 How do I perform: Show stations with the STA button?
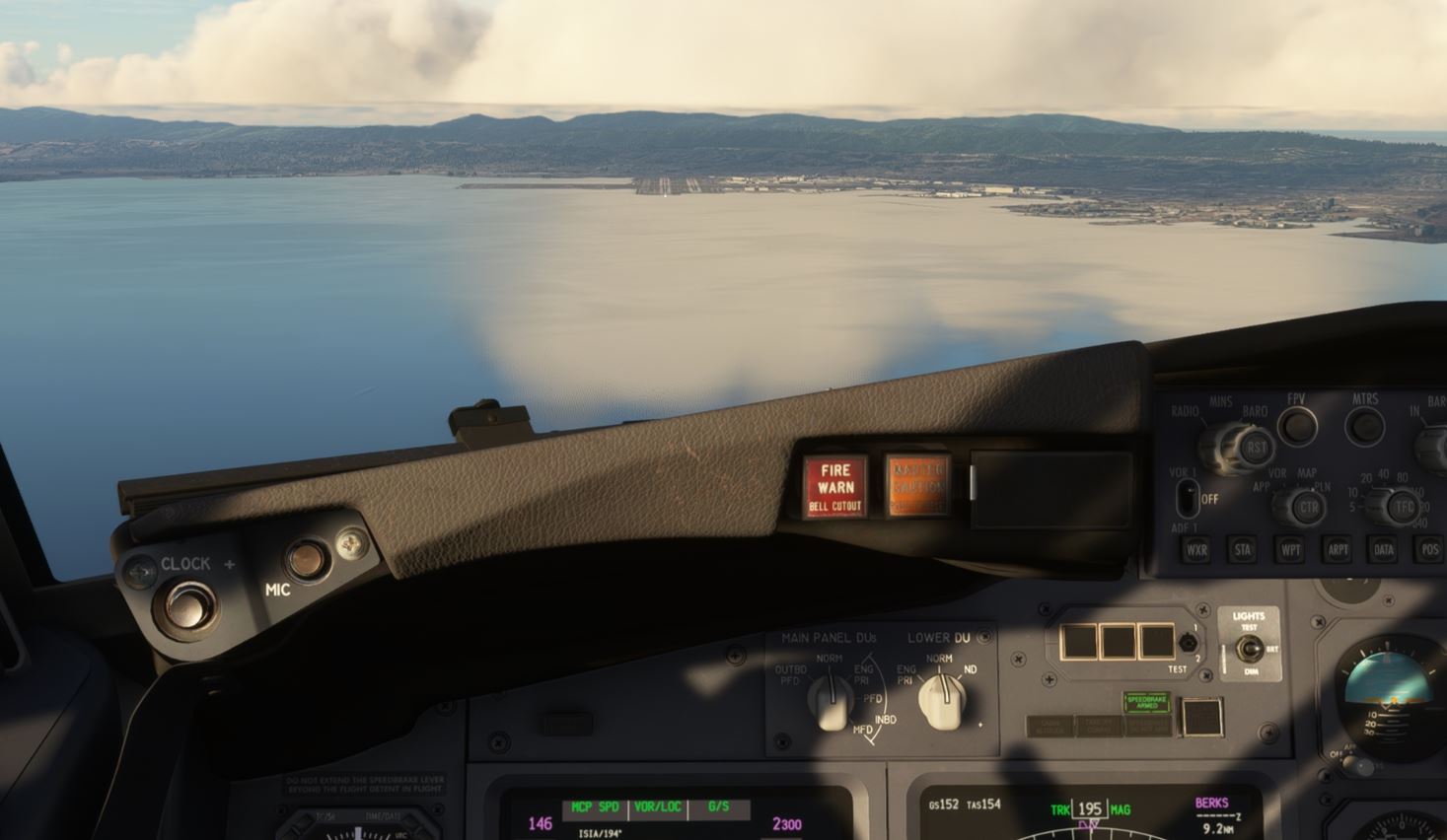(x=1243, y=550)
